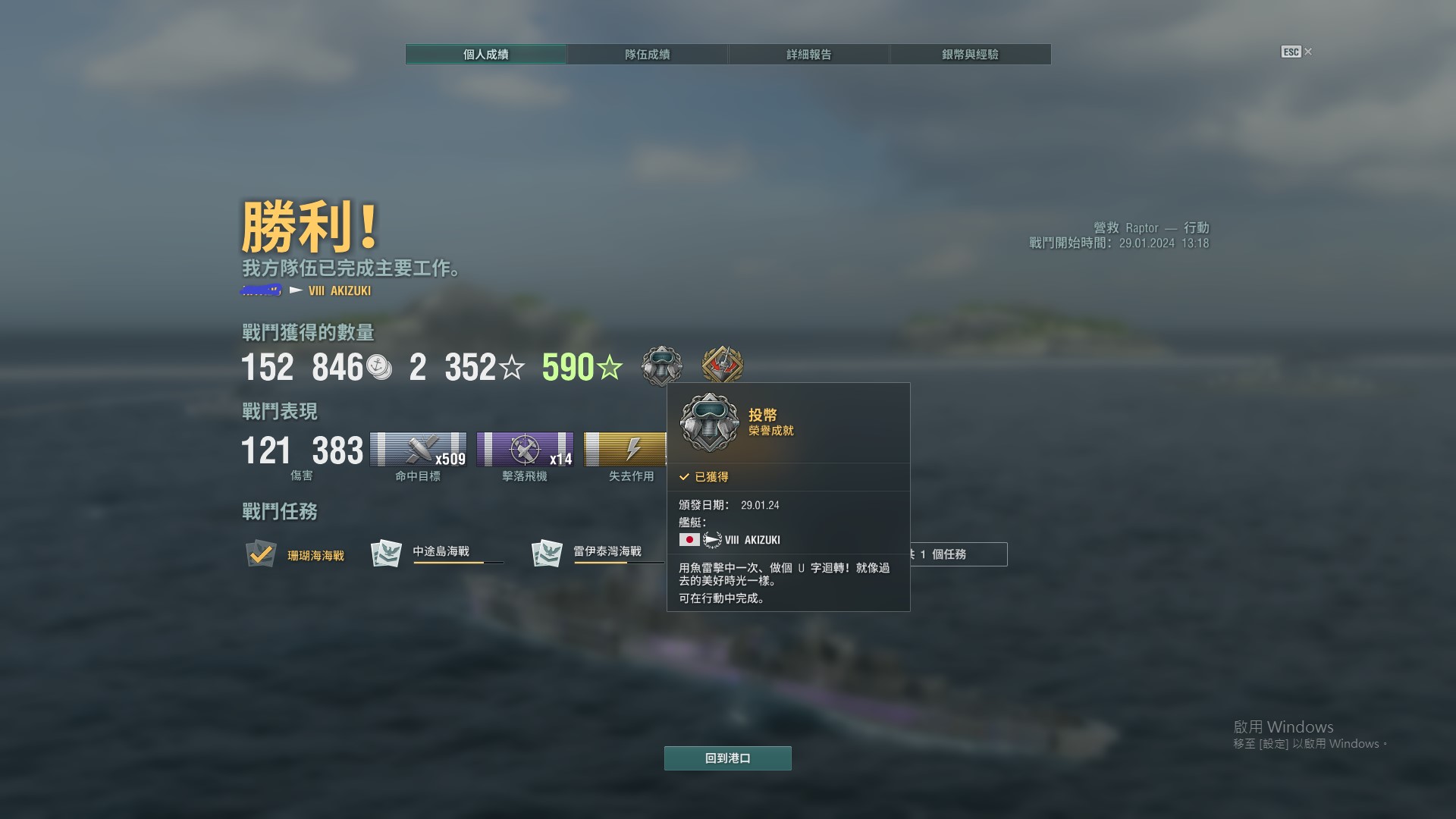Click the 回到港口 button
Screen dimensions: 1456x819
point(727,758)
